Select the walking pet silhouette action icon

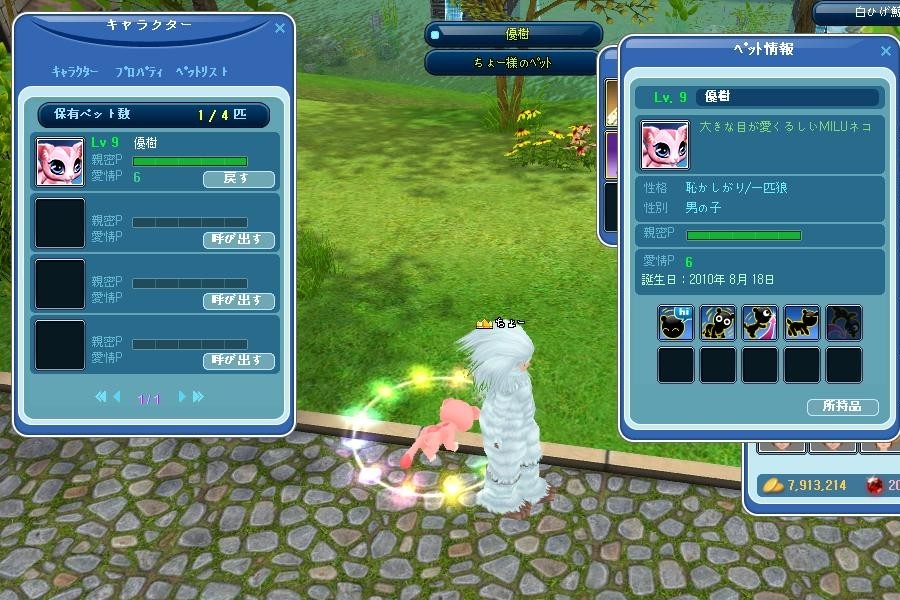(x=802, y=323)
